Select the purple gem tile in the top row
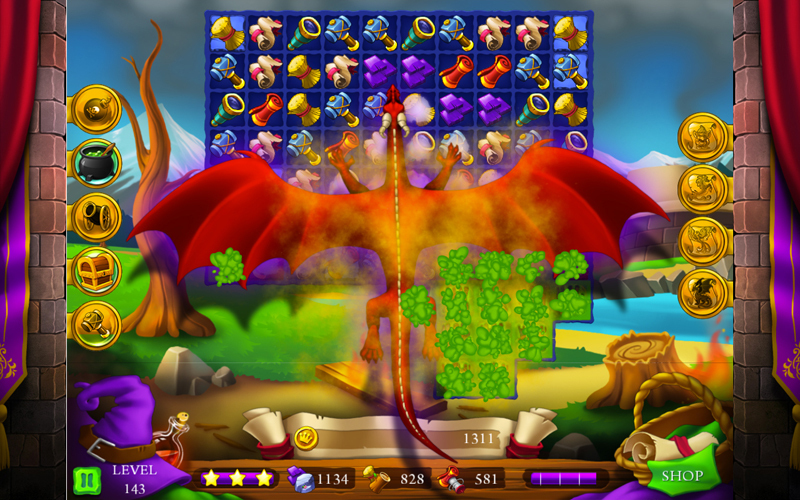The image size is (800, 500). pos(381,71)
